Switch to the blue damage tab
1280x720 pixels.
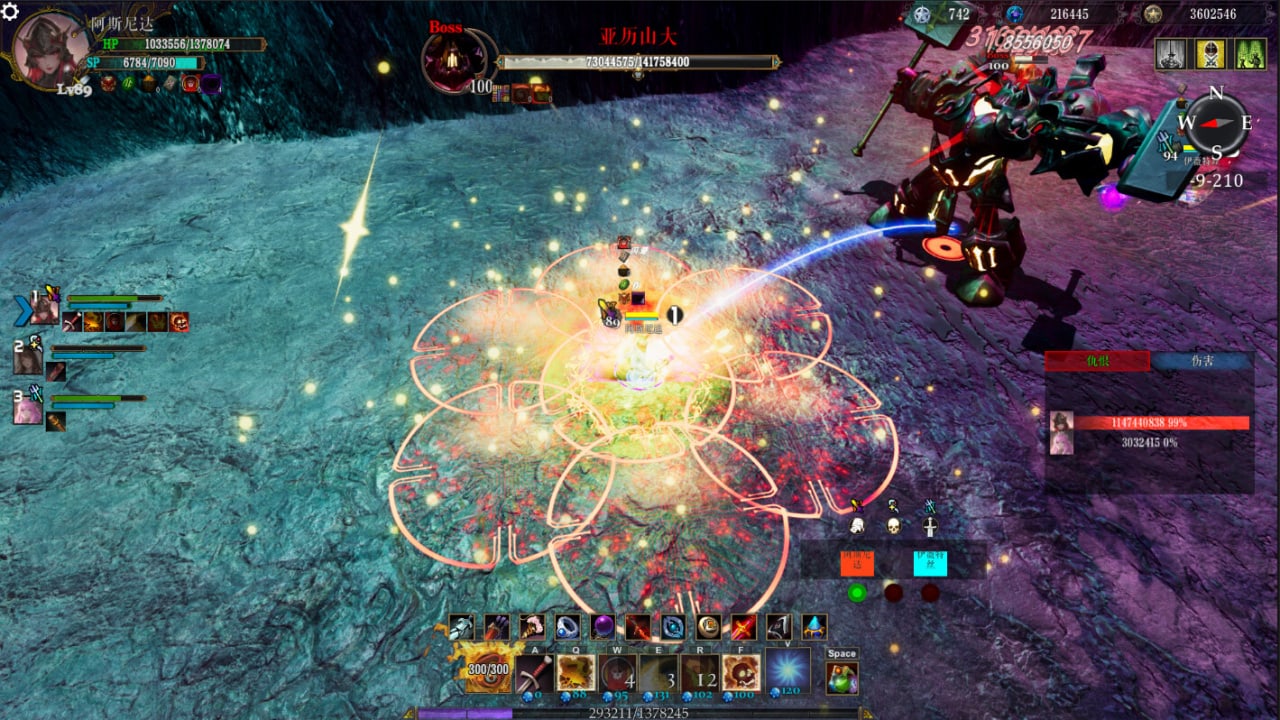1201,362
